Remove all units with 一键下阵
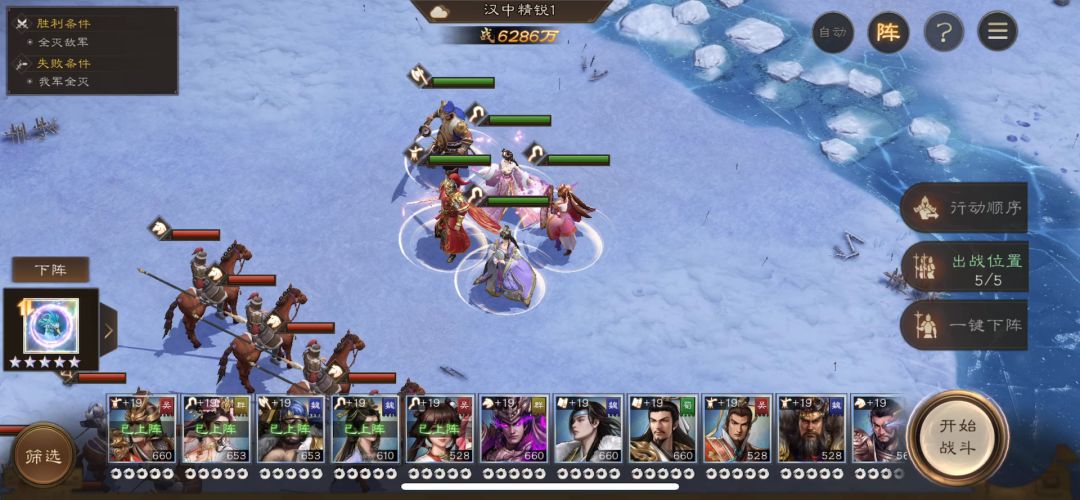 coord(964,326)
